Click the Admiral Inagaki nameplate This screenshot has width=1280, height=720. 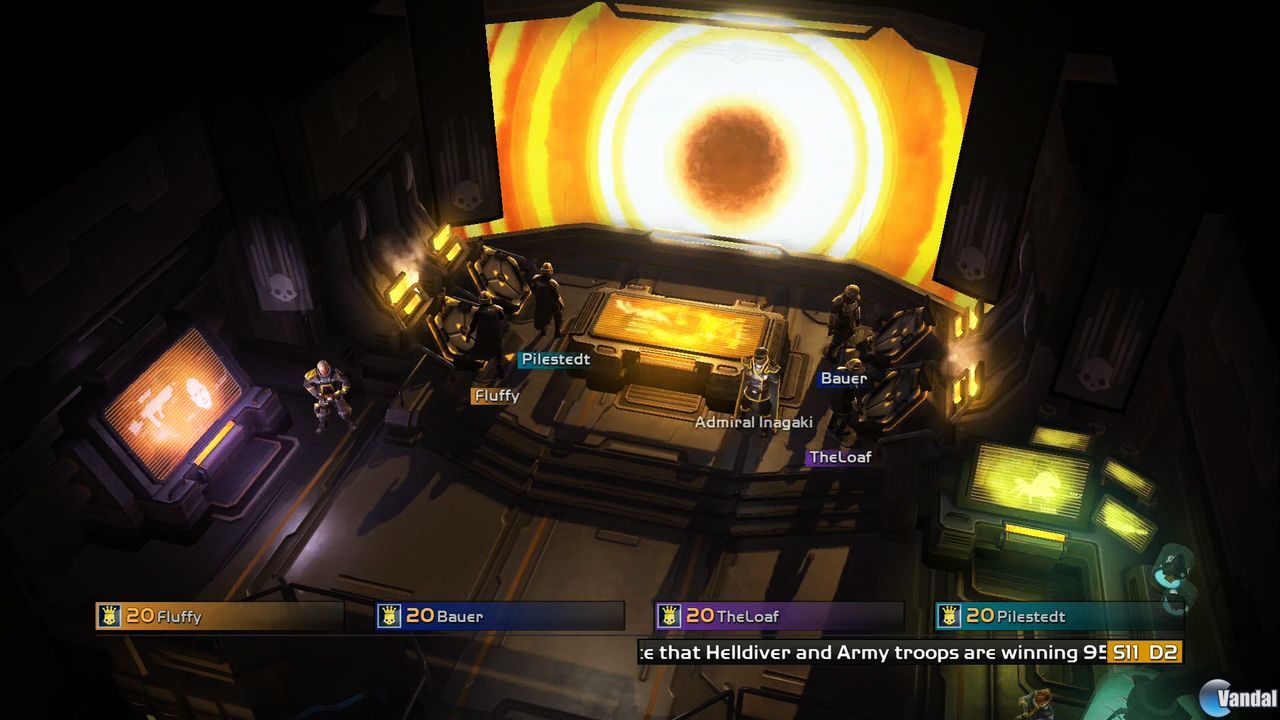click(x=754, y=422)
